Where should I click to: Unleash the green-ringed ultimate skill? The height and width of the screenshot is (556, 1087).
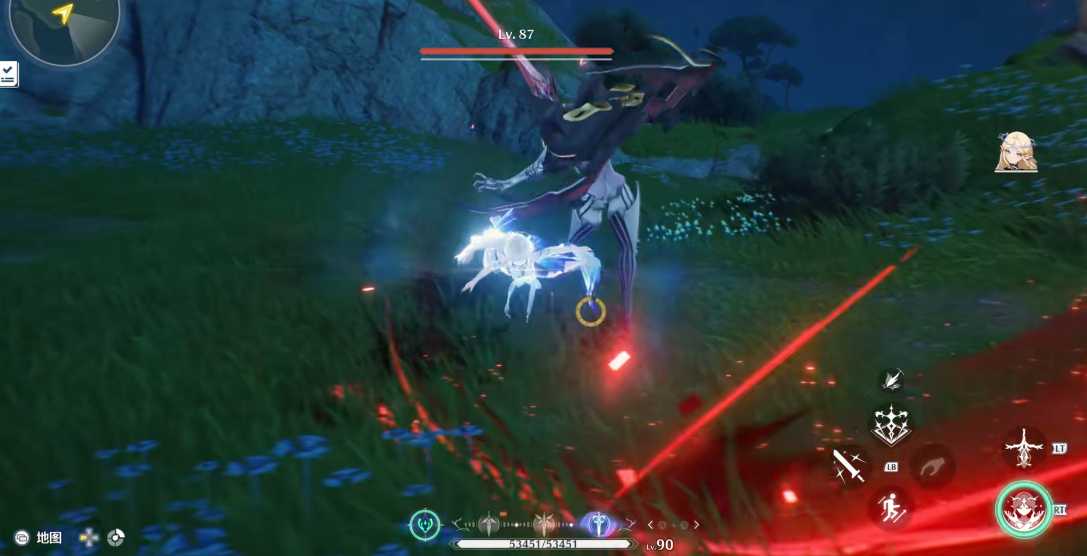pos(1023,509)
